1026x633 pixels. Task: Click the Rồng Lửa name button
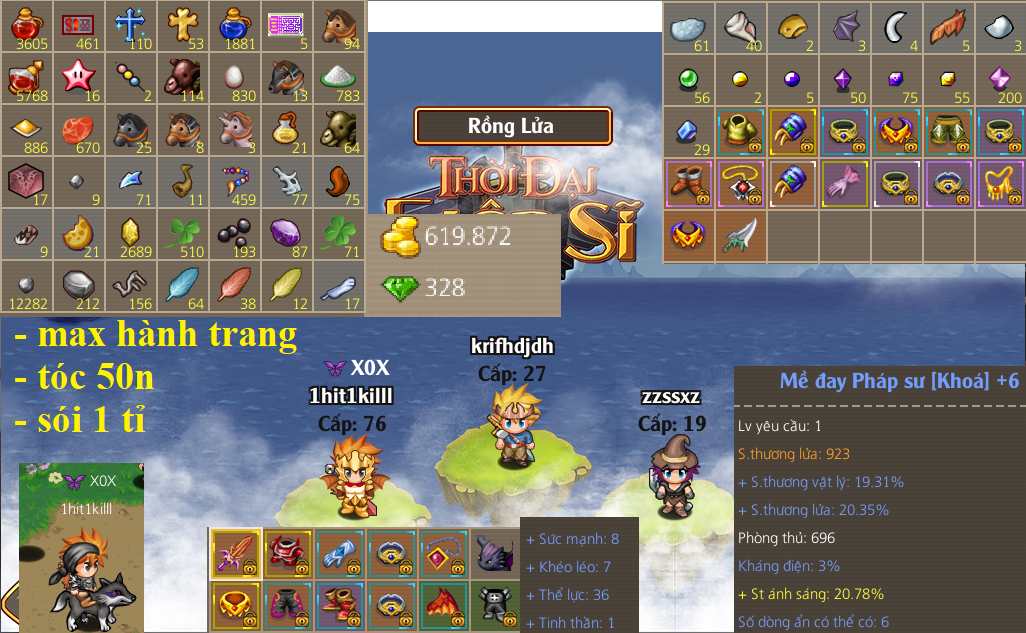[x=512, y=127]
